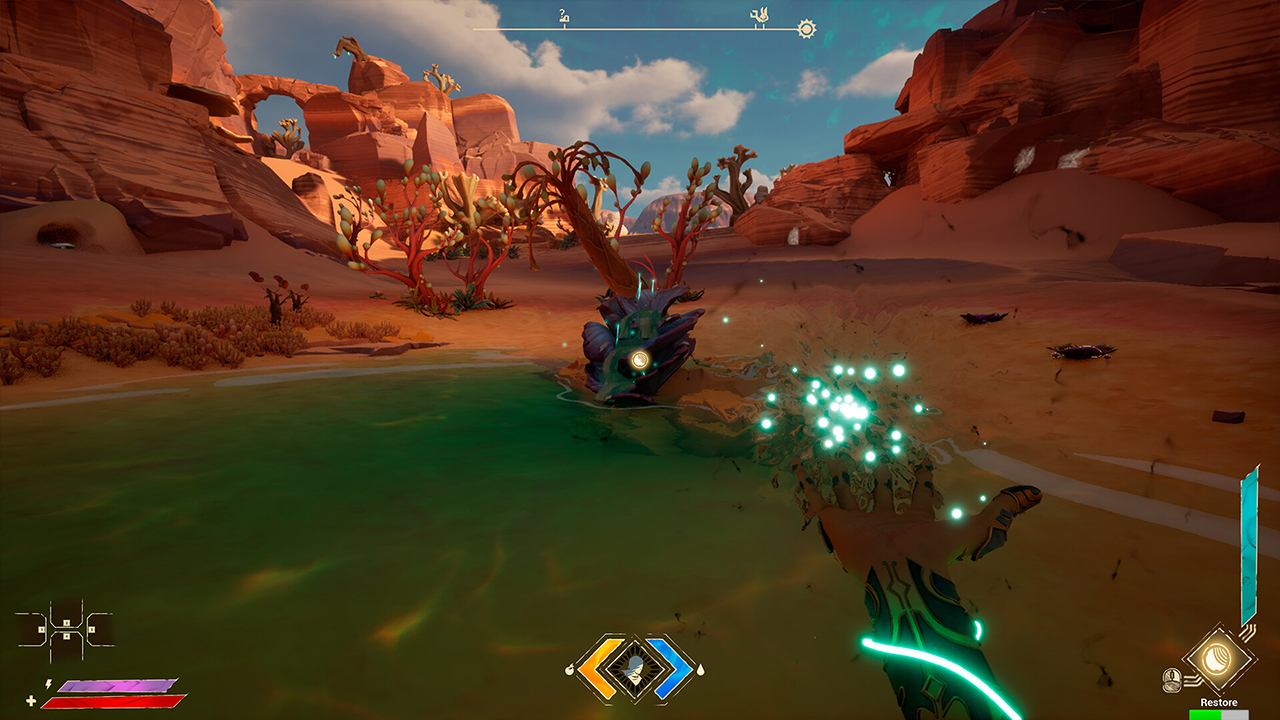Click the health cross icon above the red bar
Viewport: 1280px width, 720px height.
point(31,700)
